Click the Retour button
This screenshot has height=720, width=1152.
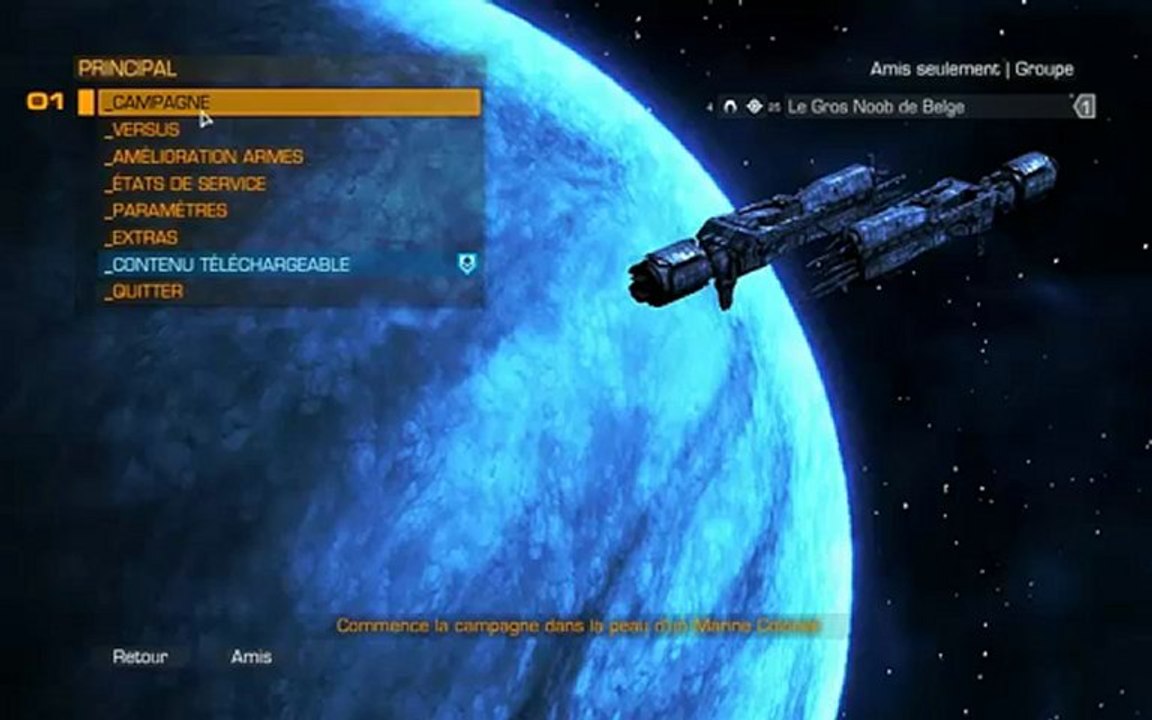(x=140, y=657)
